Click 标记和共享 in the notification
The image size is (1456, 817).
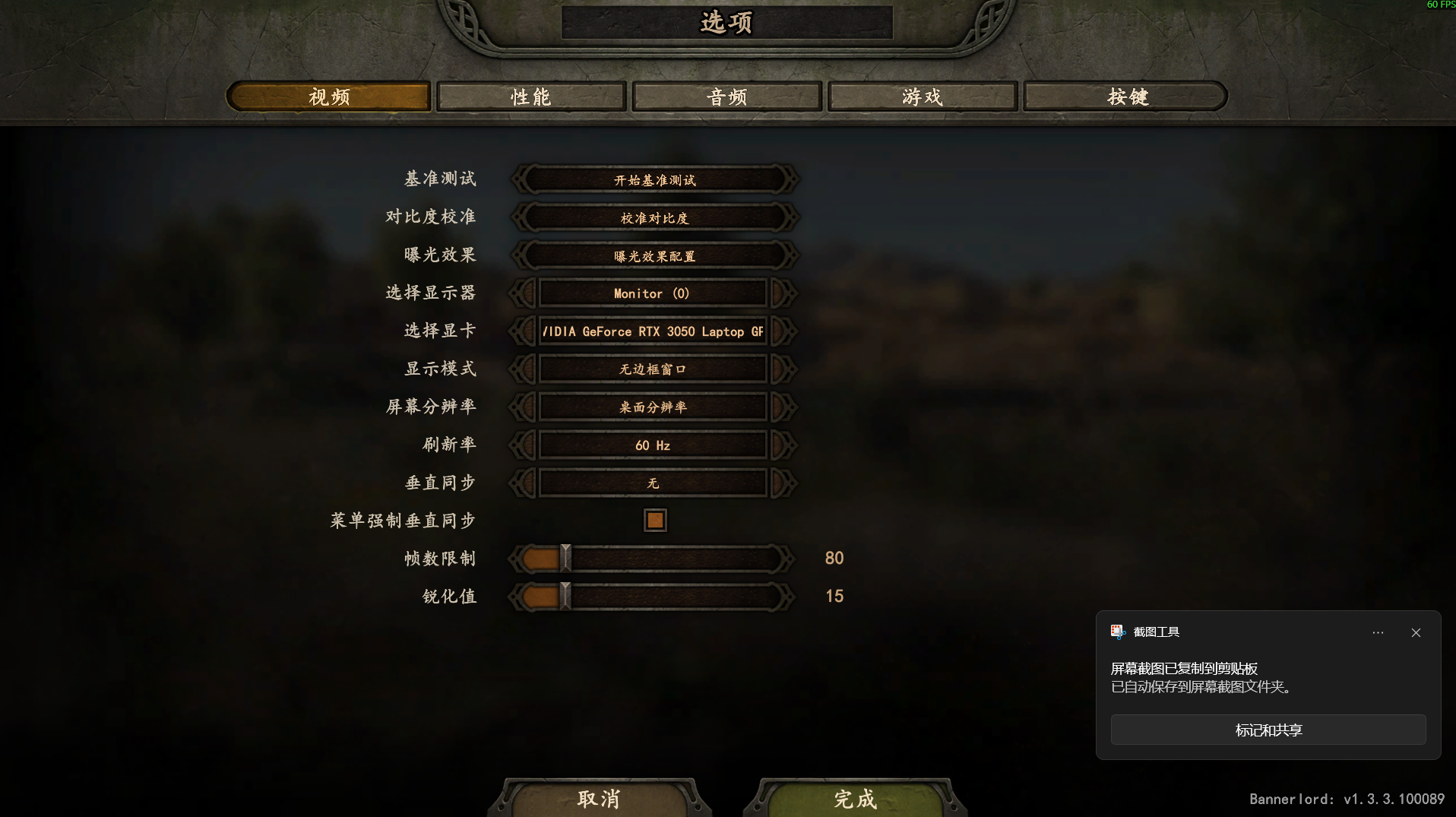(1268, 730)
